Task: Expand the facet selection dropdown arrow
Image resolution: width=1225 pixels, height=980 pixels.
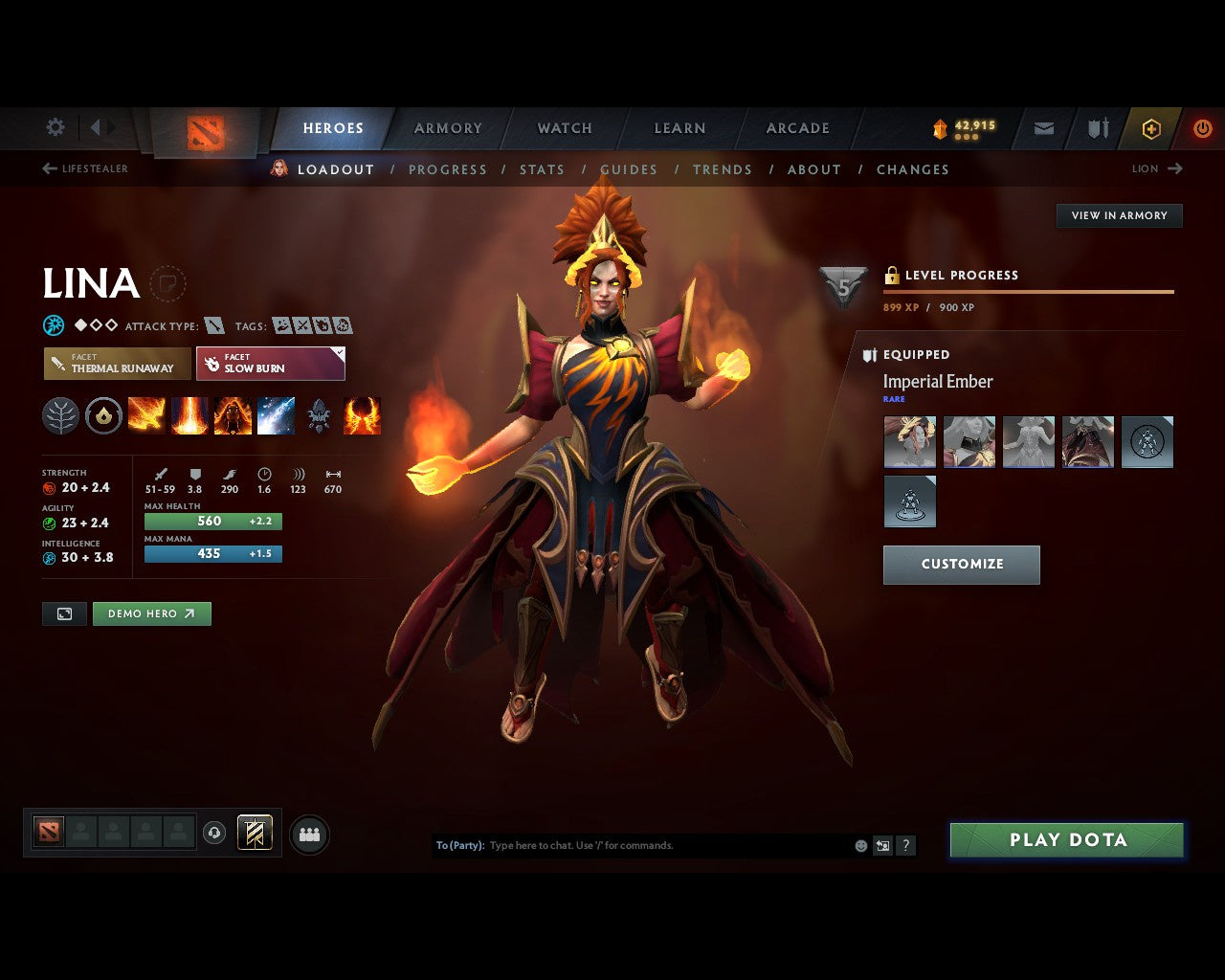Action: pyautogui.click(x=337, y=352)
